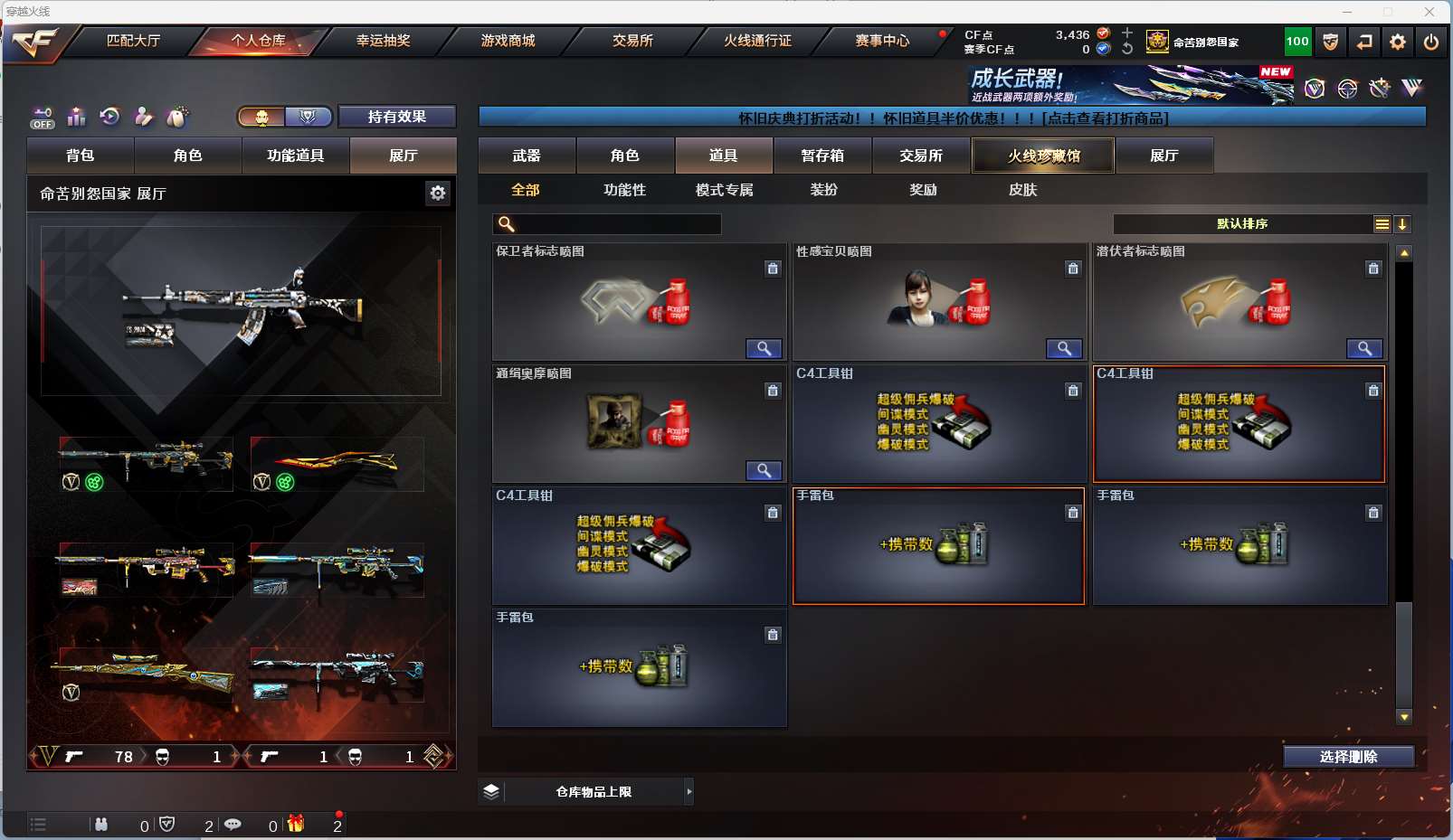Go to the 游戏商城 shop
The height and width of the screenshot is (840, 1453).
coord(508,41)
